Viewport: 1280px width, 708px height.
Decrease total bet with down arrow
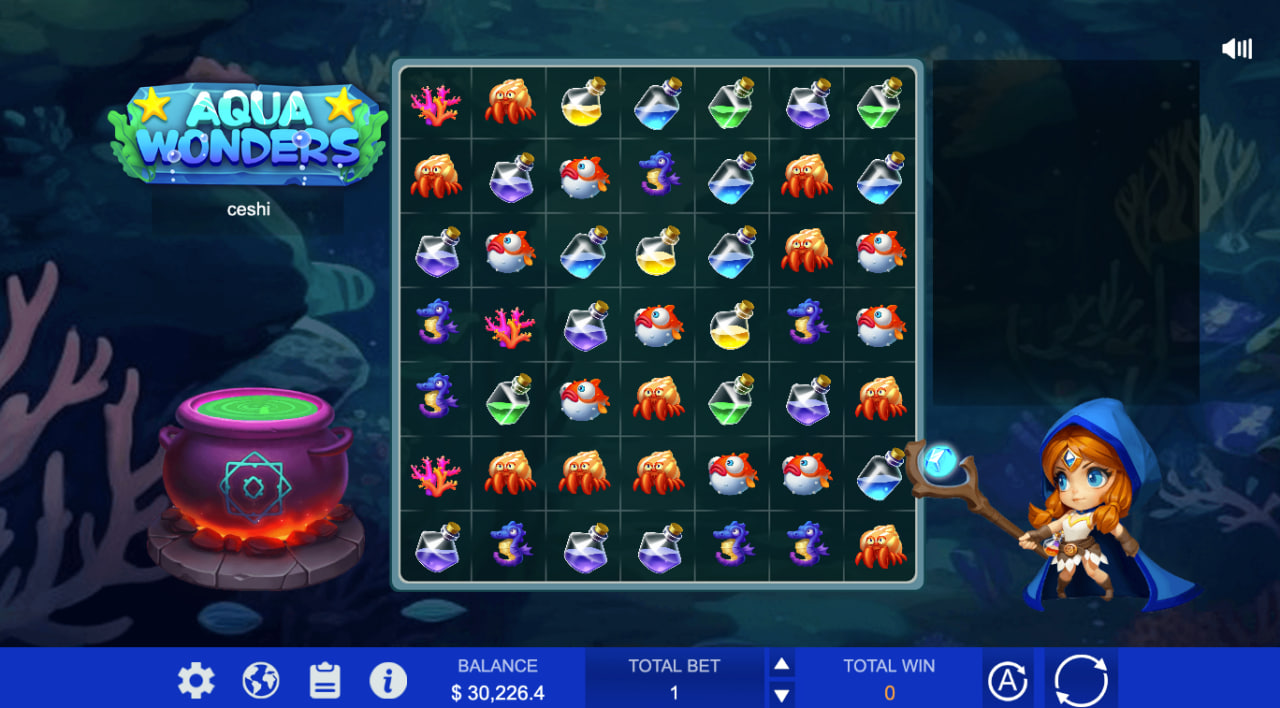[x=782, y=694]
